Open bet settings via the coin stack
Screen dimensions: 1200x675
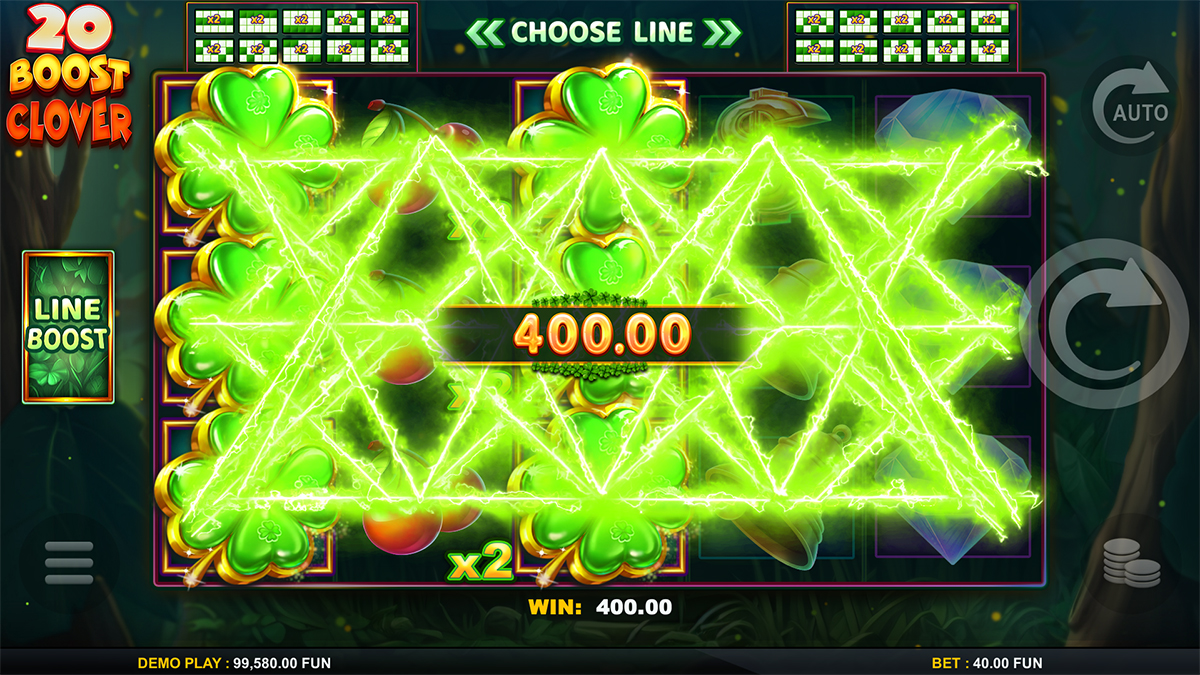[x=1131, y=562]
